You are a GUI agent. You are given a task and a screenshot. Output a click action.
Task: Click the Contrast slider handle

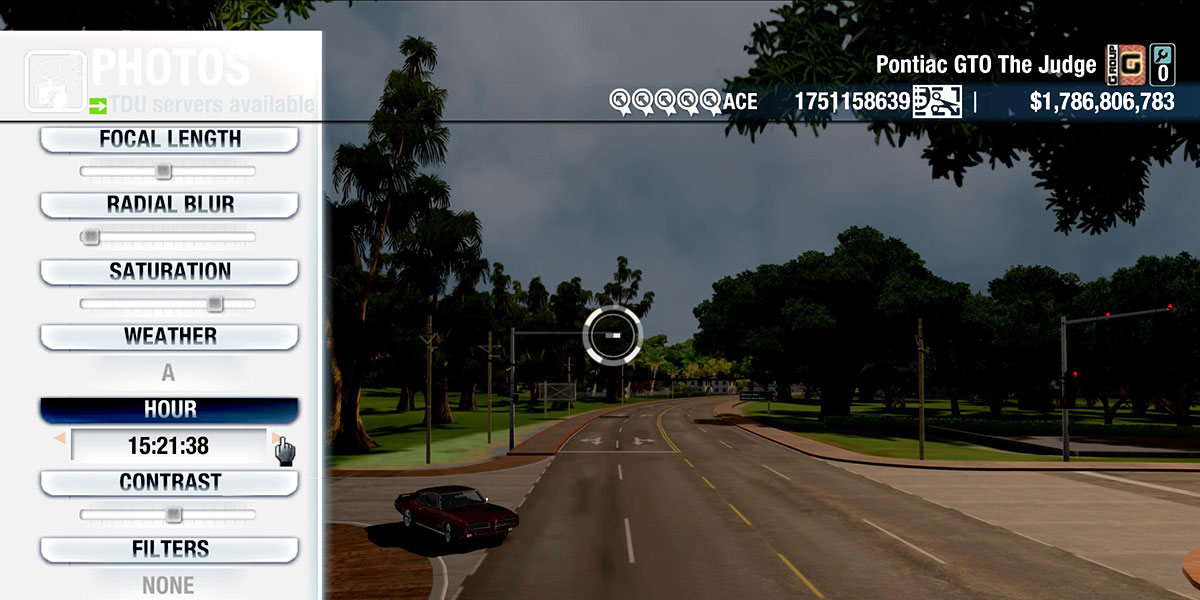[173, 515]
